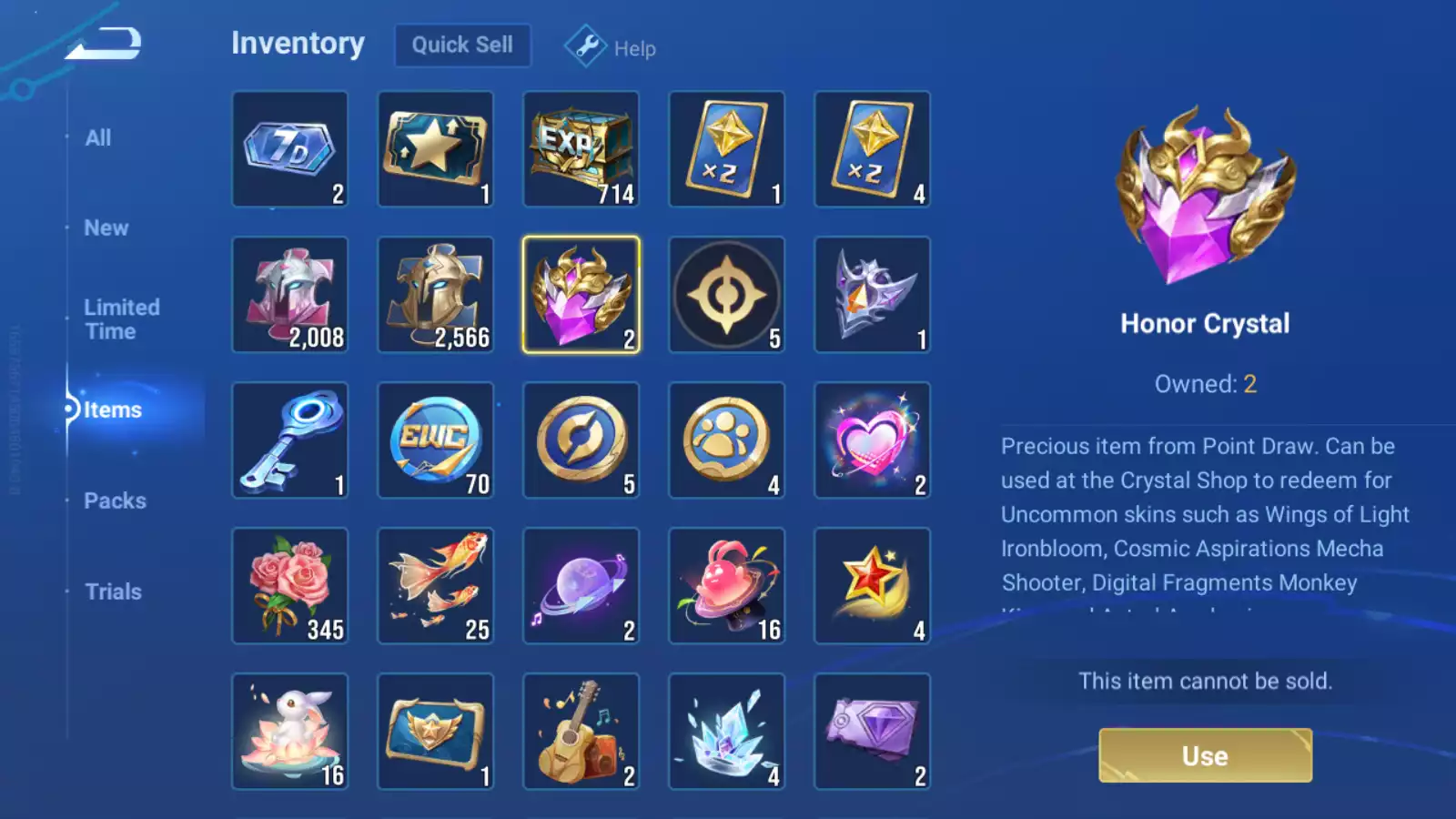
Task: Select the pink hero fragment item
Action: [x=290, y=296]
